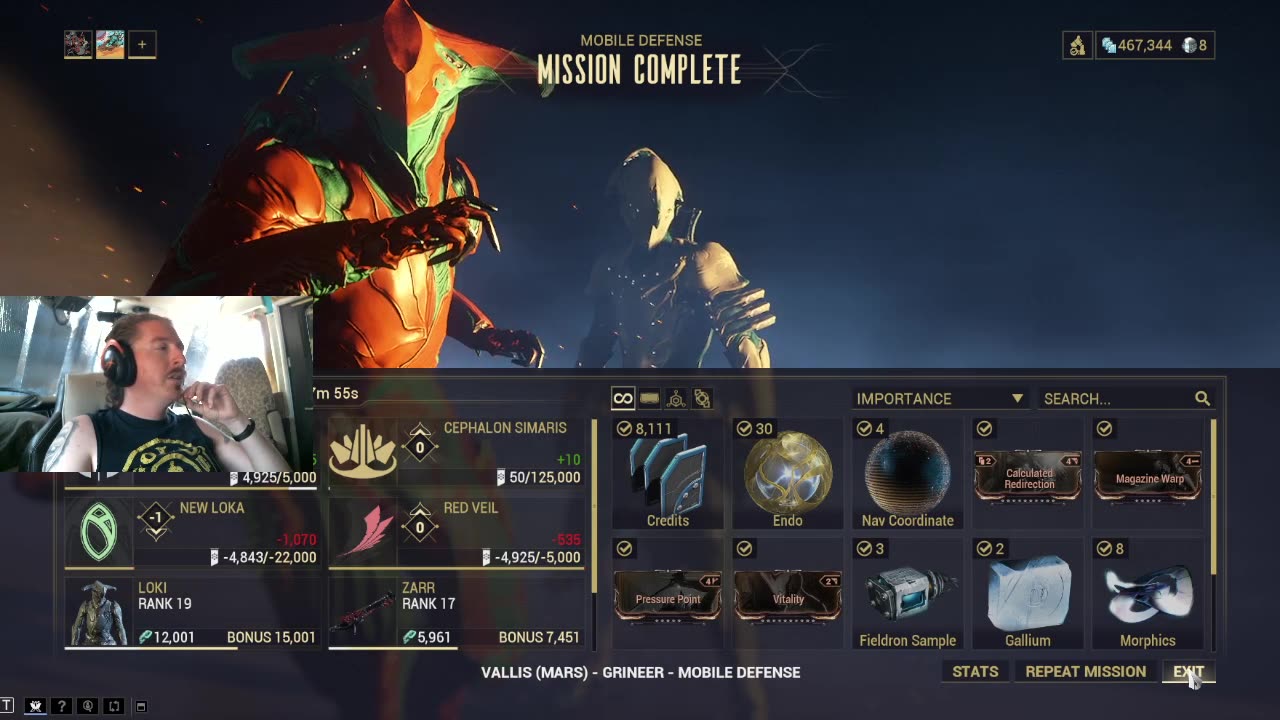The height and width of the screenshot is (720, 1280).
Task: Select the Morphics reward tile
Action: (1148, 595)
